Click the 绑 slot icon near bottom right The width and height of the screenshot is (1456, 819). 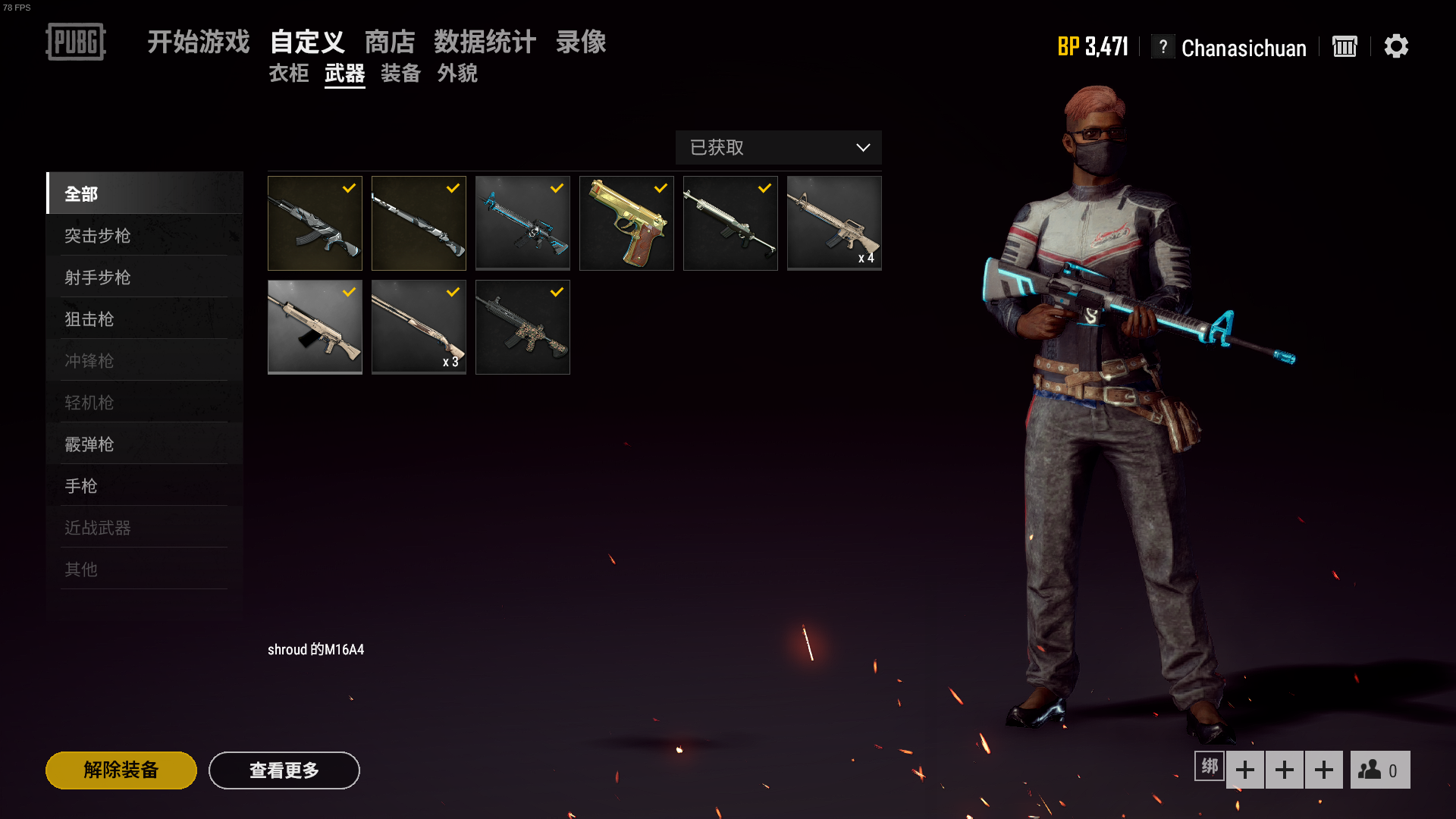click(1209, 767)
